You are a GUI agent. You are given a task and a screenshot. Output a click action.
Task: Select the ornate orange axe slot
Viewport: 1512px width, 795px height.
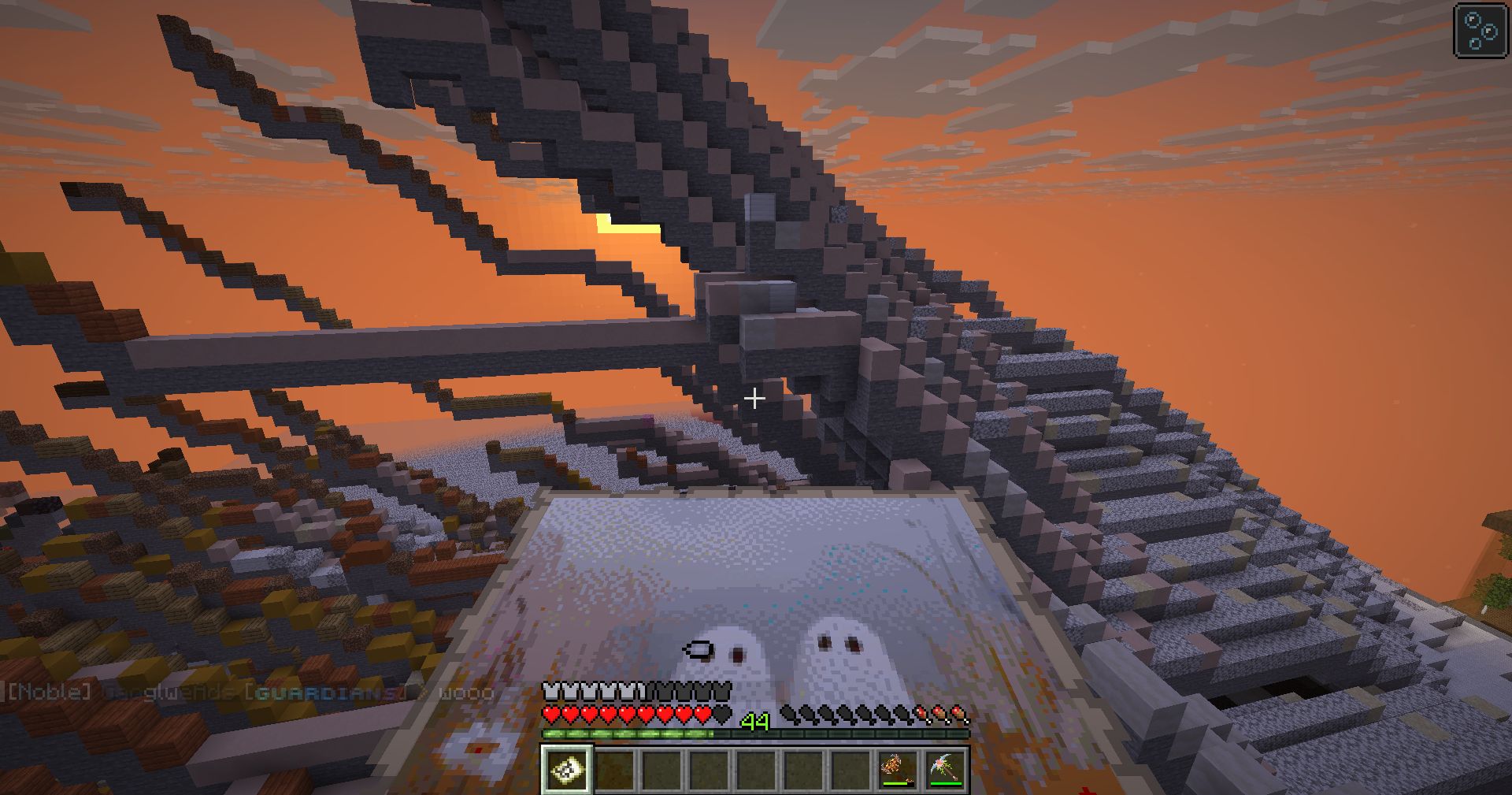[897, 769]
